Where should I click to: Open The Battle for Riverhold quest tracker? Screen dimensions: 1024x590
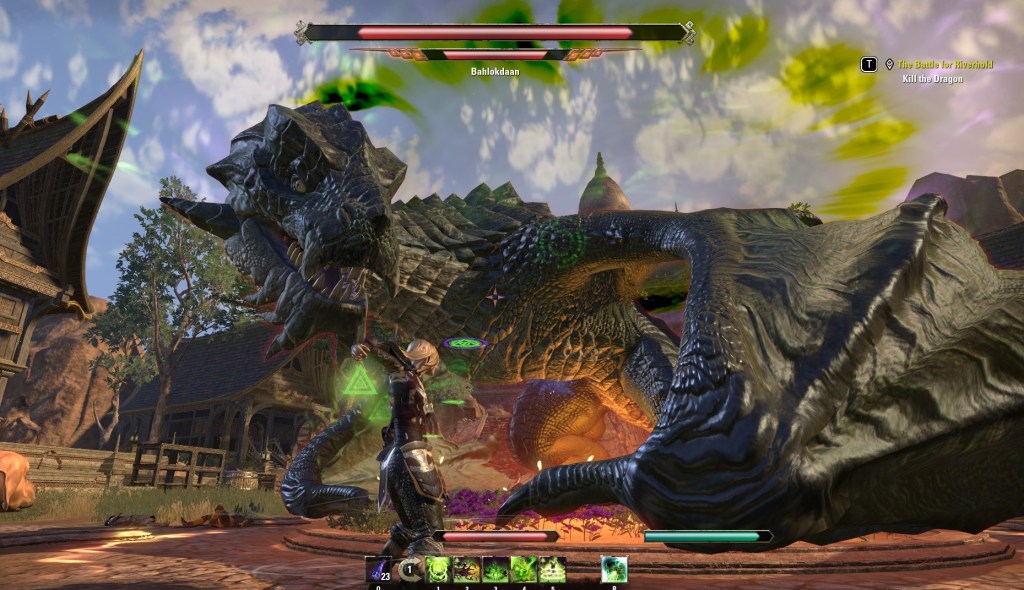(944, 64)
